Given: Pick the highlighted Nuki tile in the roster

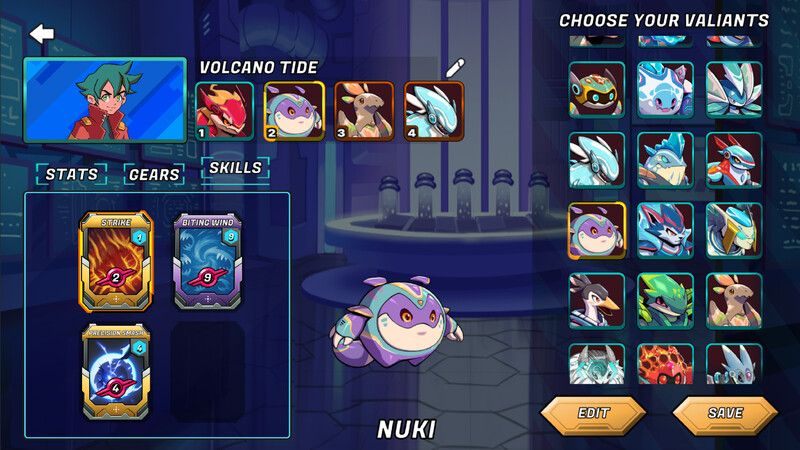Looking at the screenshot, I should [597, 231].
